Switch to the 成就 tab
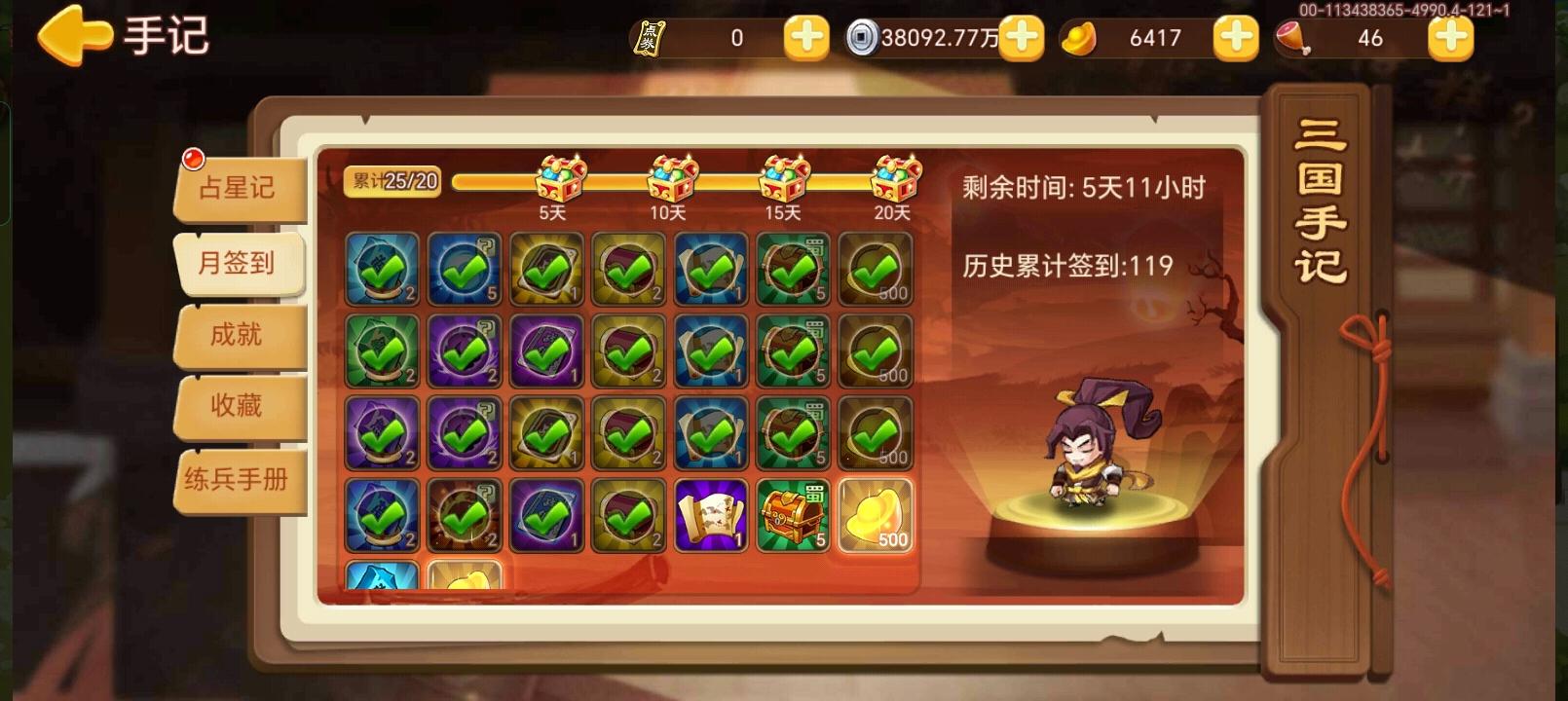Screen dimensions: 1568x701 (240, 335)
